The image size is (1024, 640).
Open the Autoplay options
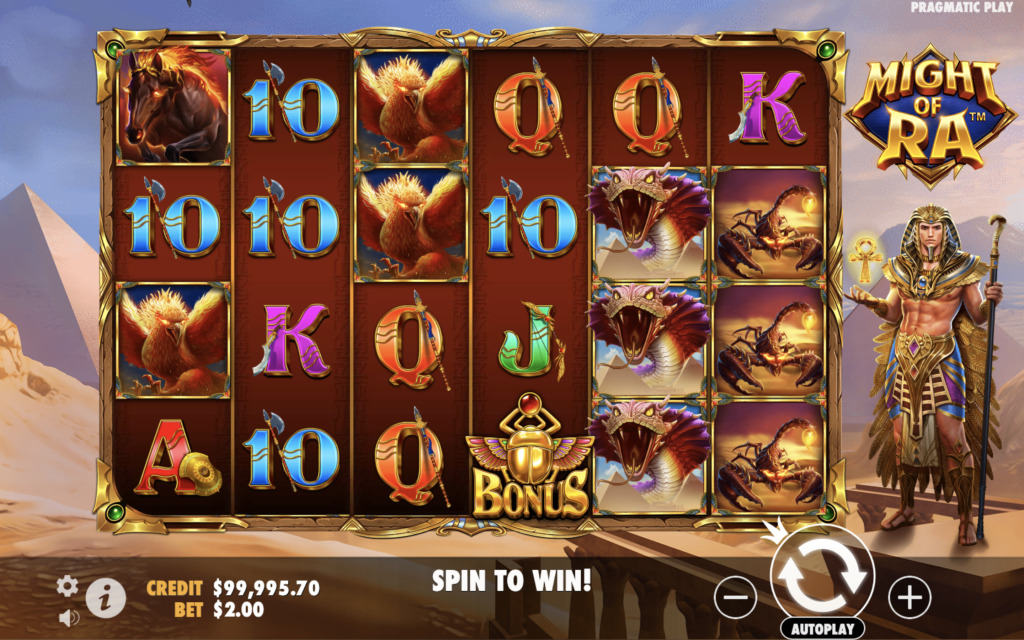tap(822, 630)
